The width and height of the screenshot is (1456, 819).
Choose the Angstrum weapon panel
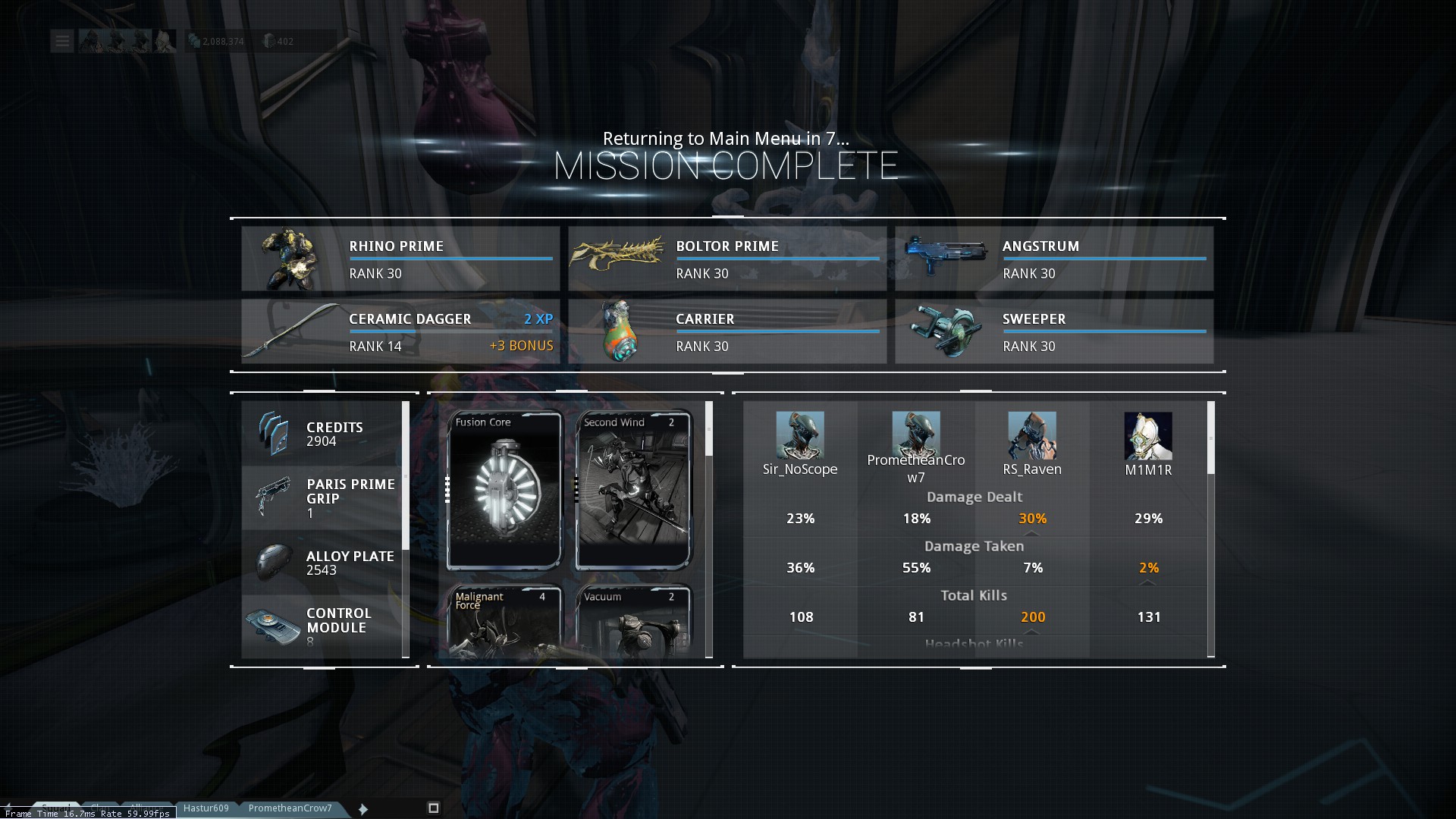click(x=1054, y=259)
